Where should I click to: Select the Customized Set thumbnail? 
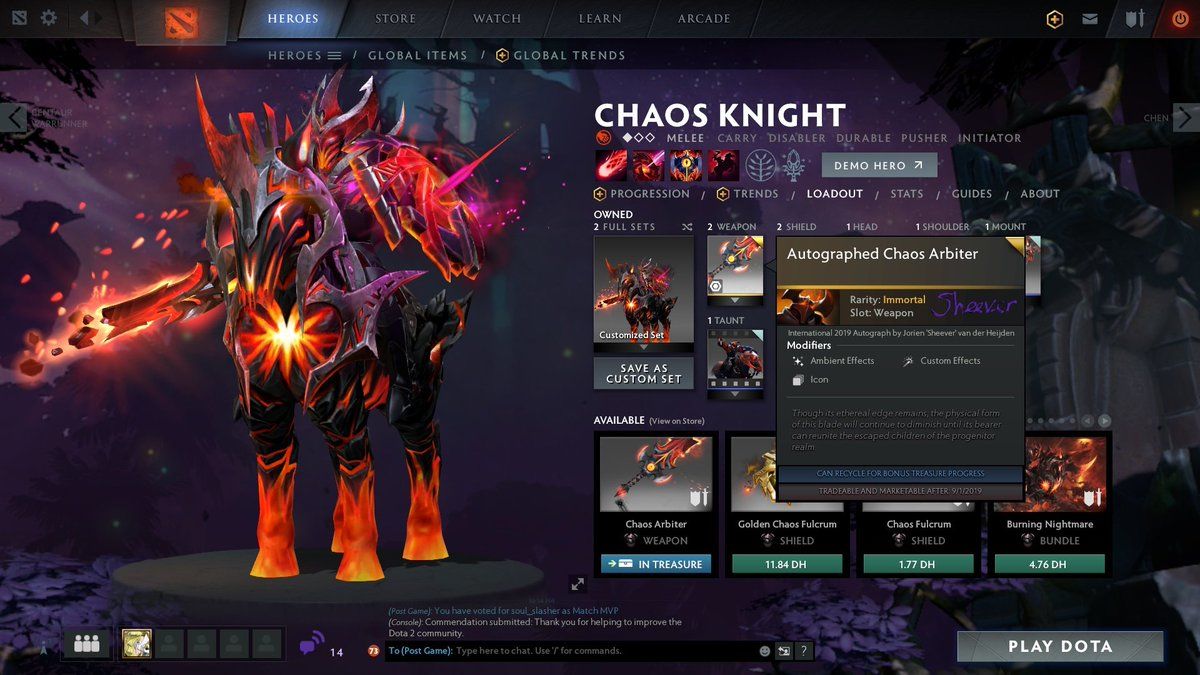click(643, 292)
